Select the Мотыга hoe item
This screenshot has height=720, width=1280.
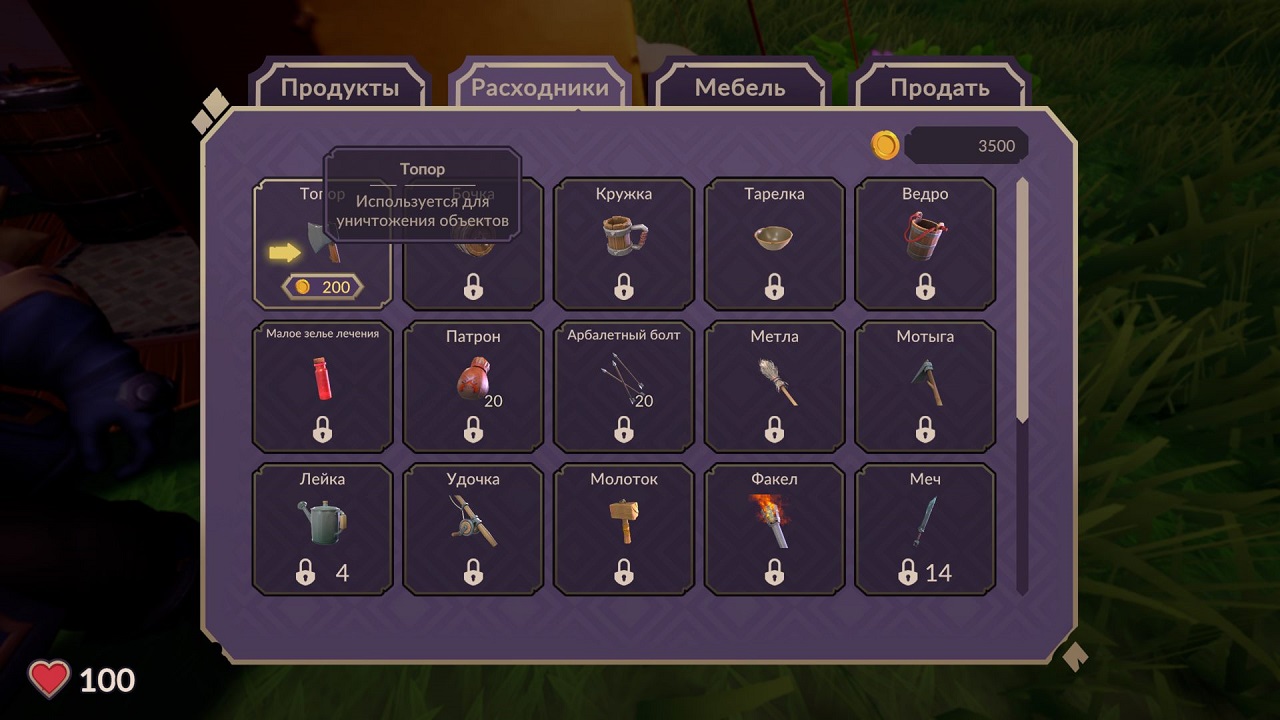coord(925,387)
